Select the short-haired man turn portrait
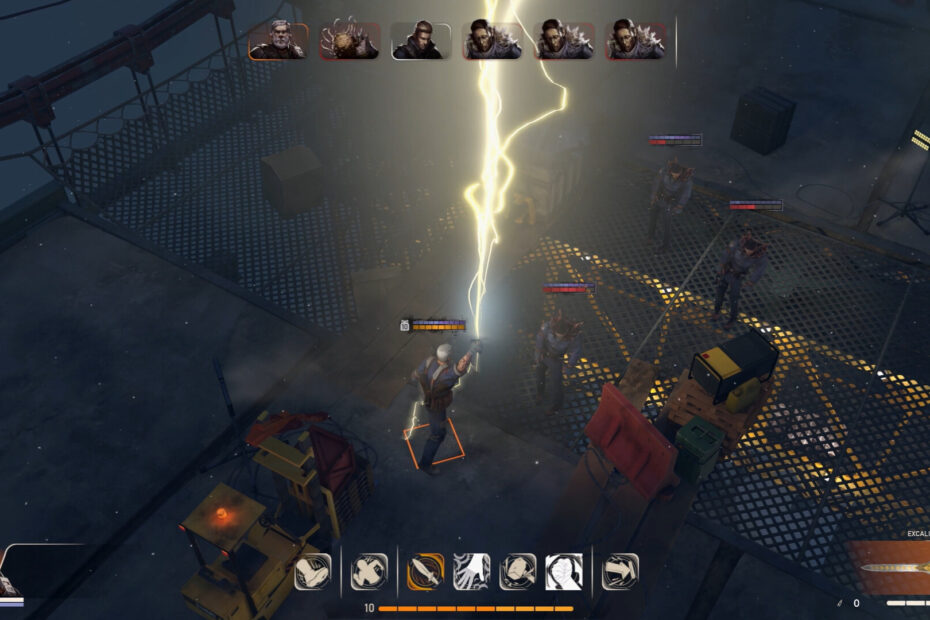930x620 pixels. 421,41
